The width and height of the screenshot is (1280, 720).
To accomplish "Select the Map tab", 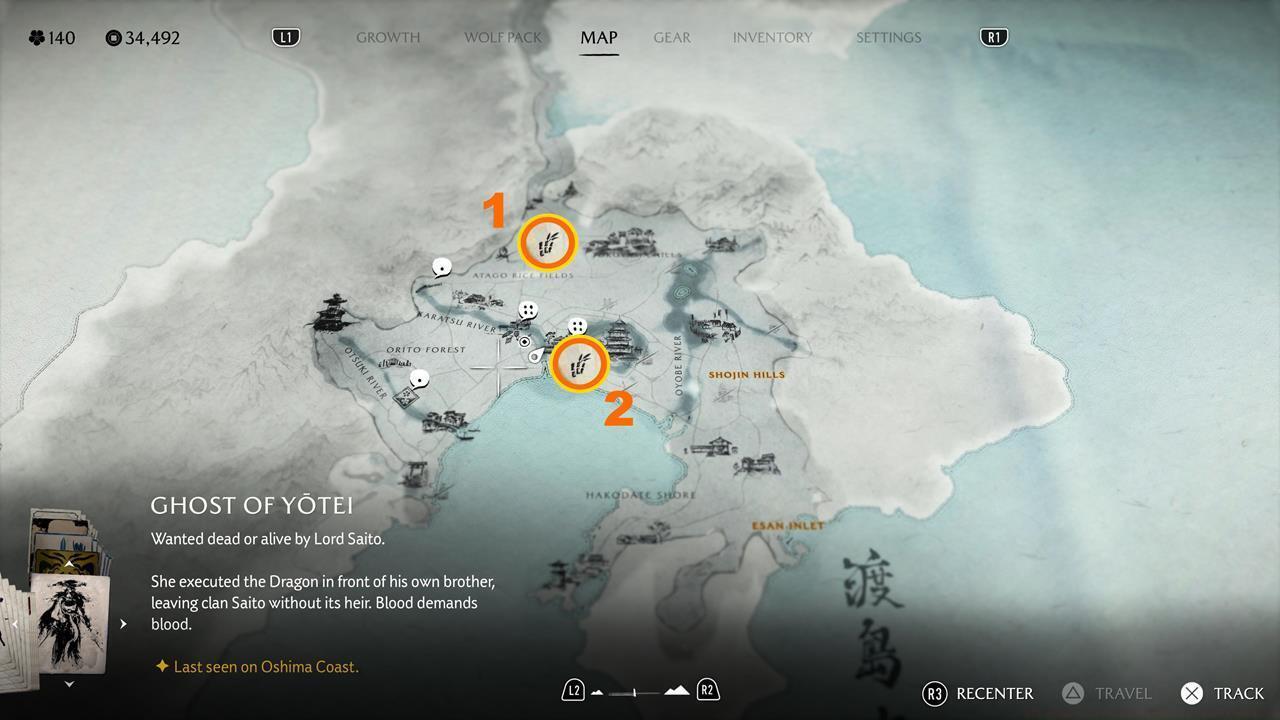I will pyautogui.click(x=599, y=38).
